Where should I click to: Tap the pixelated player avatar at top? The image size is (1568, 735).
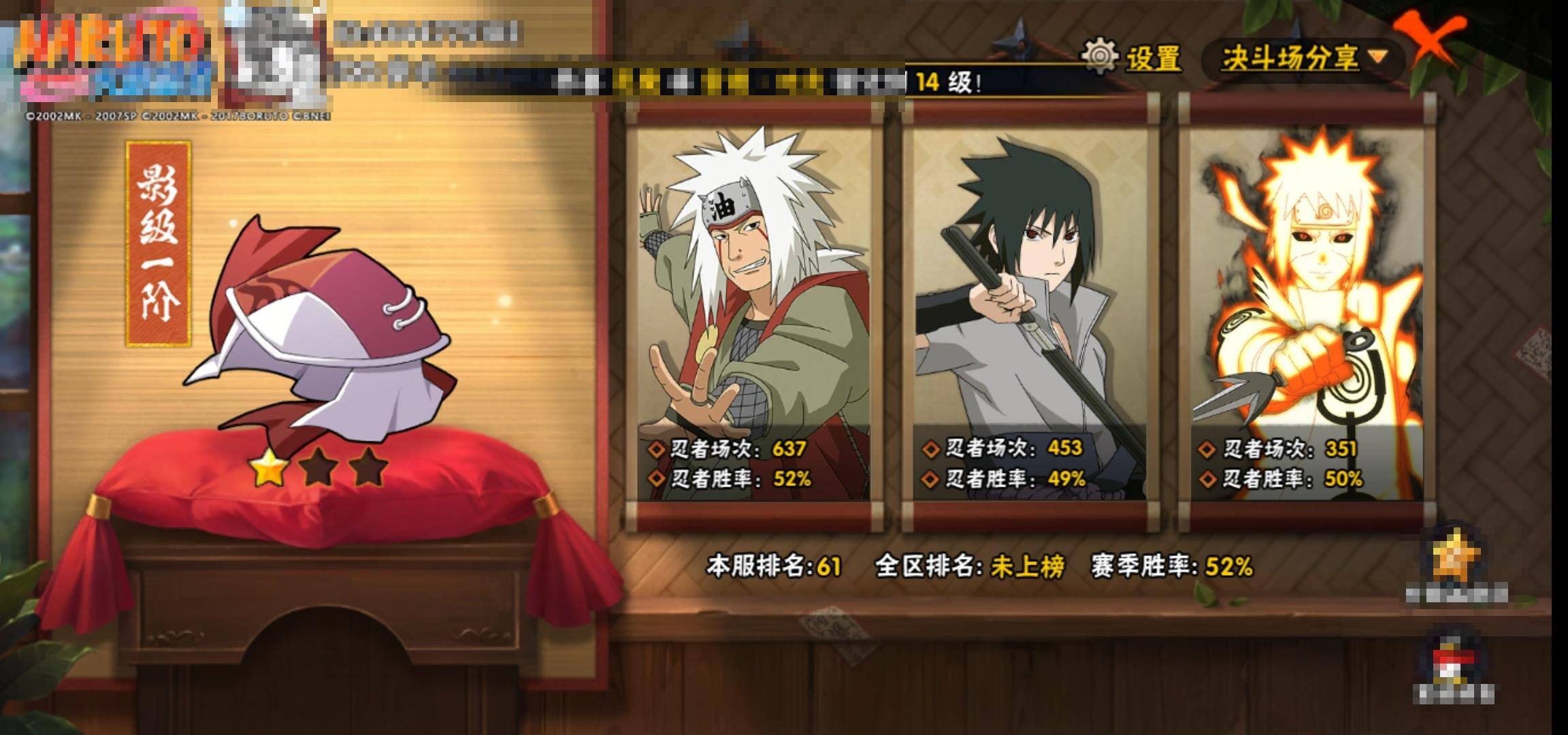coord(276,54)
